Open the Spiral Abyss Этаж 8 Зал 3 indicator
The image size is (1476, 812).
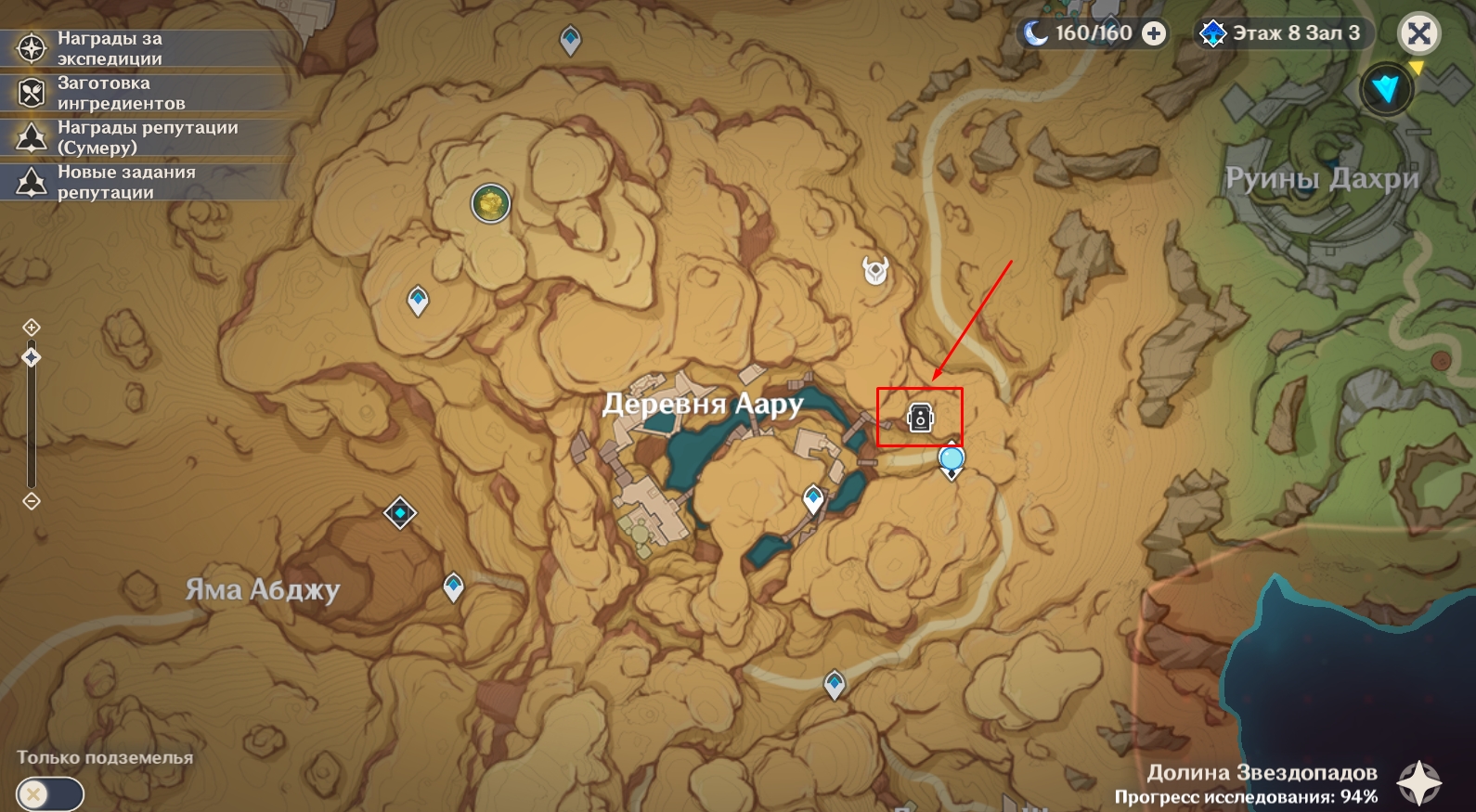pos(1282,34)
